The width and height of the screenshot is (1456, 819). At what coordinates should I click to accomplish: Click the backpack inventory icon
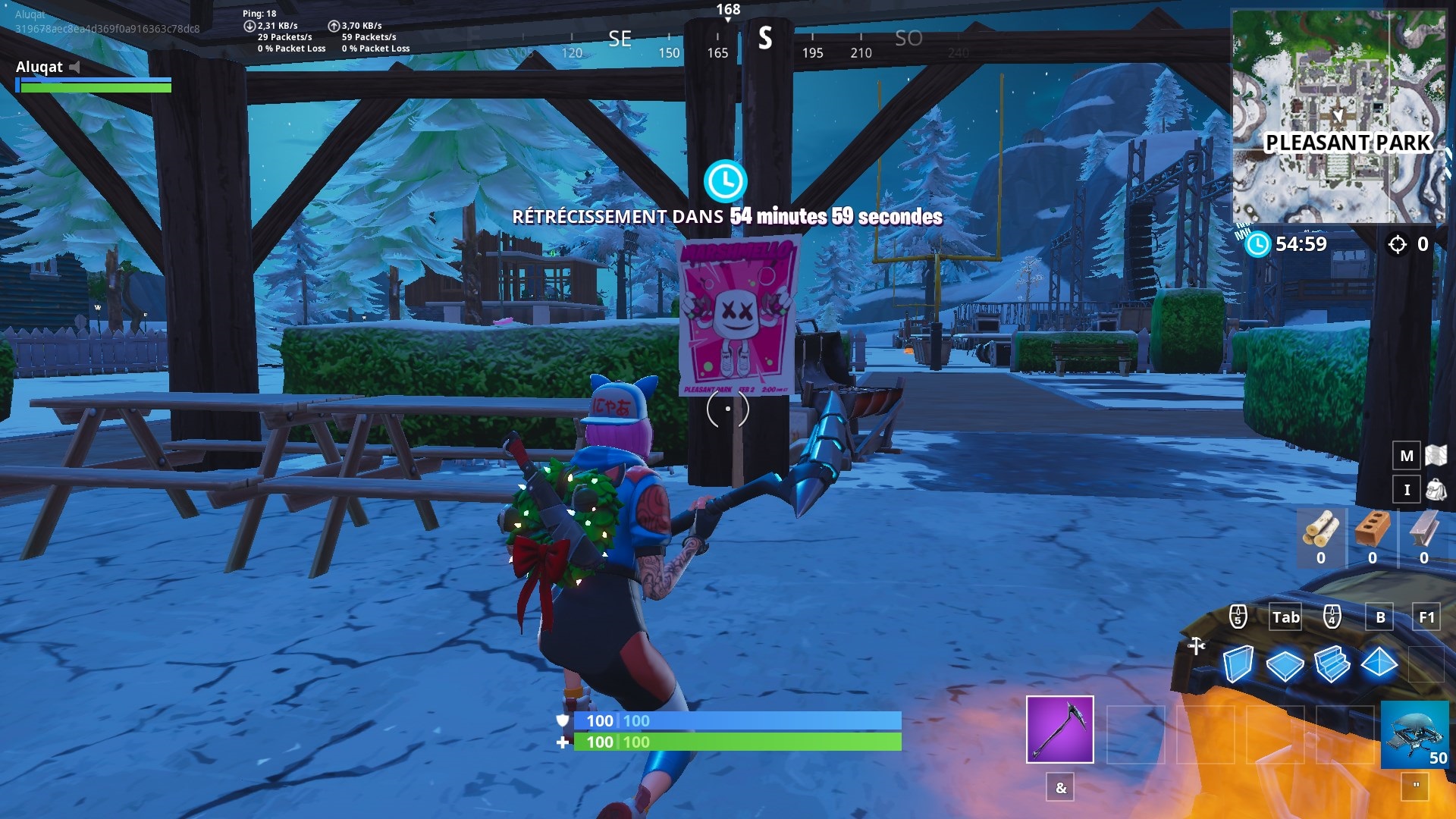point(1437,490)
